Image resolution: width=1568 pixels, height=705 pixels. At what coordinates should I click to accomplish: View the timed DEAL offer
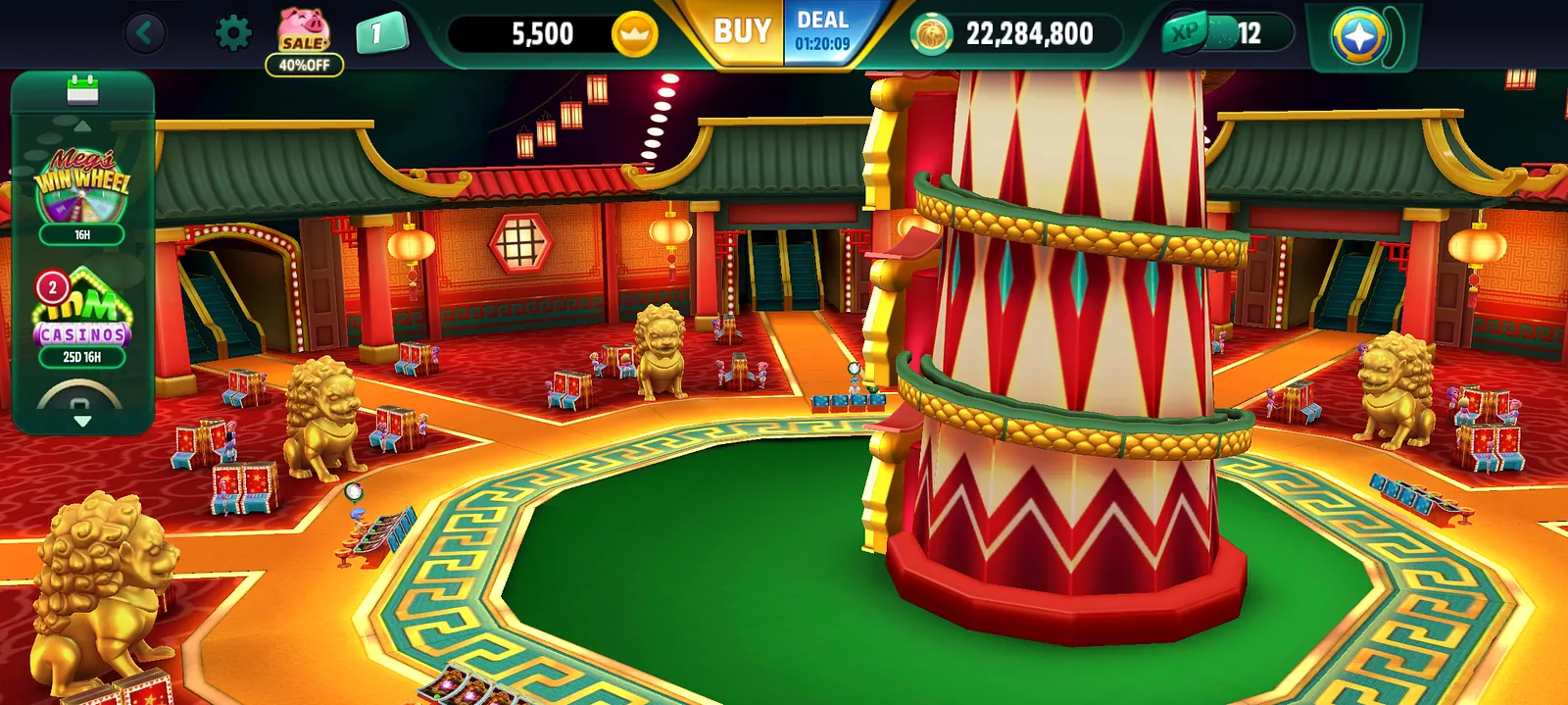click(822, 32)
